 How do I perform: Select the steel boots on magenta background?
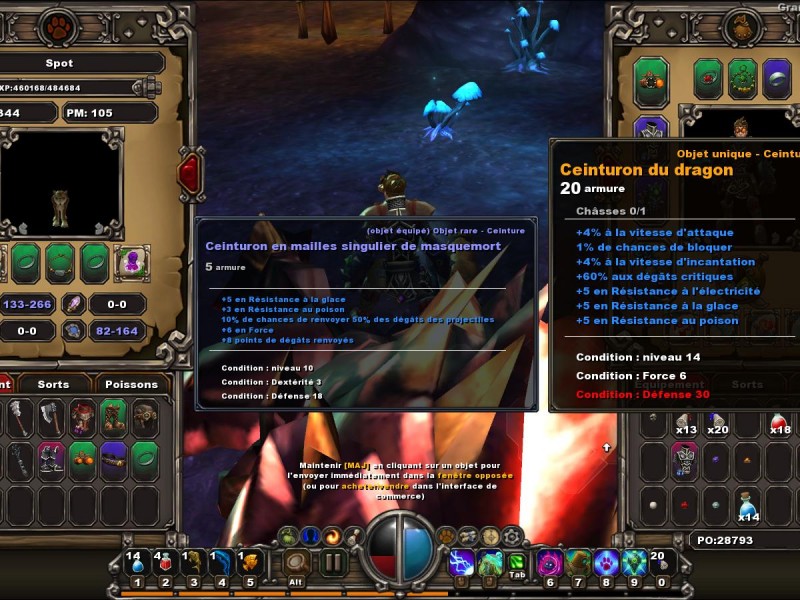[x=52, y=458]
